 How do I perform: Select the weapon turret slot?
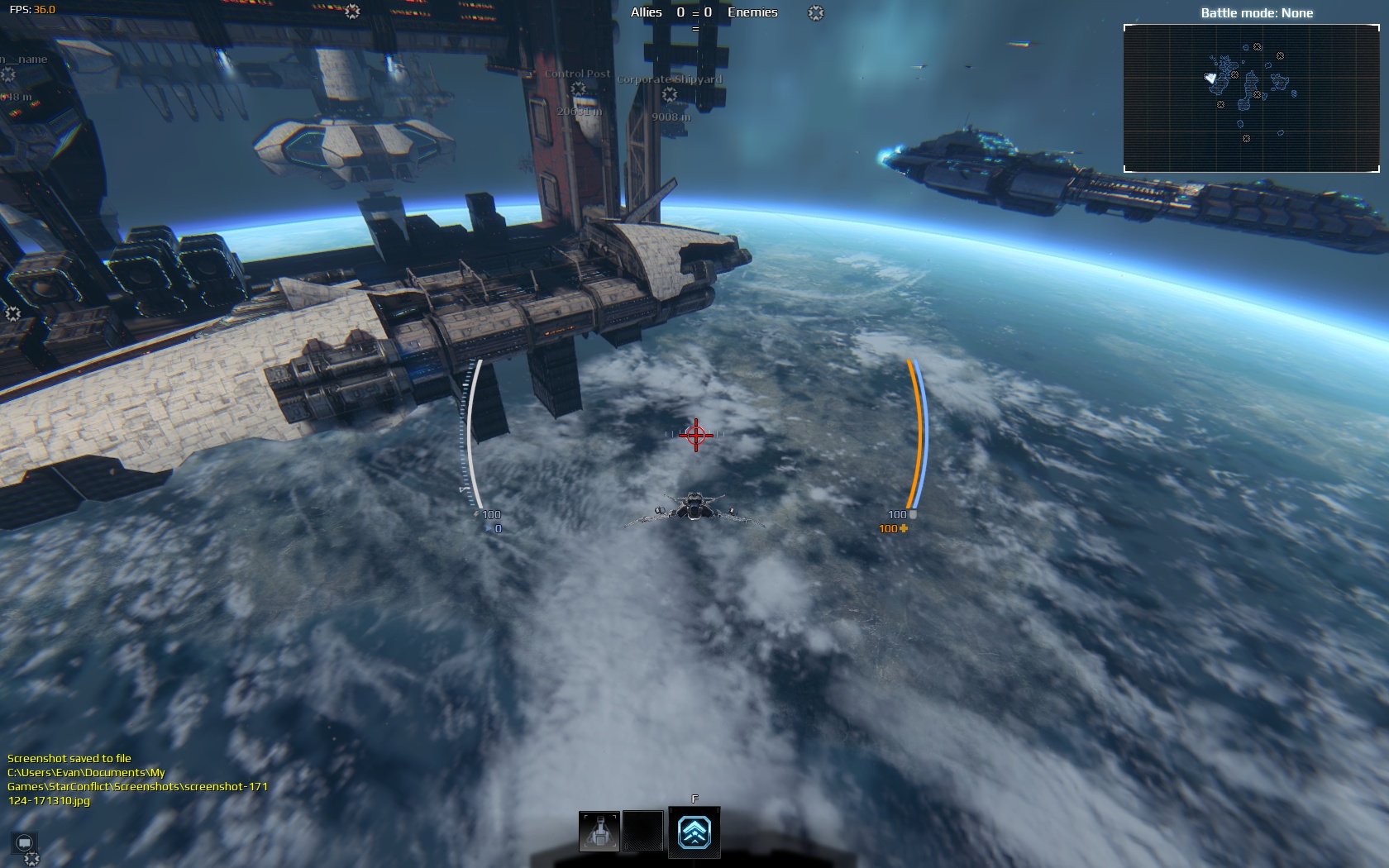click(x=599, y=831)
